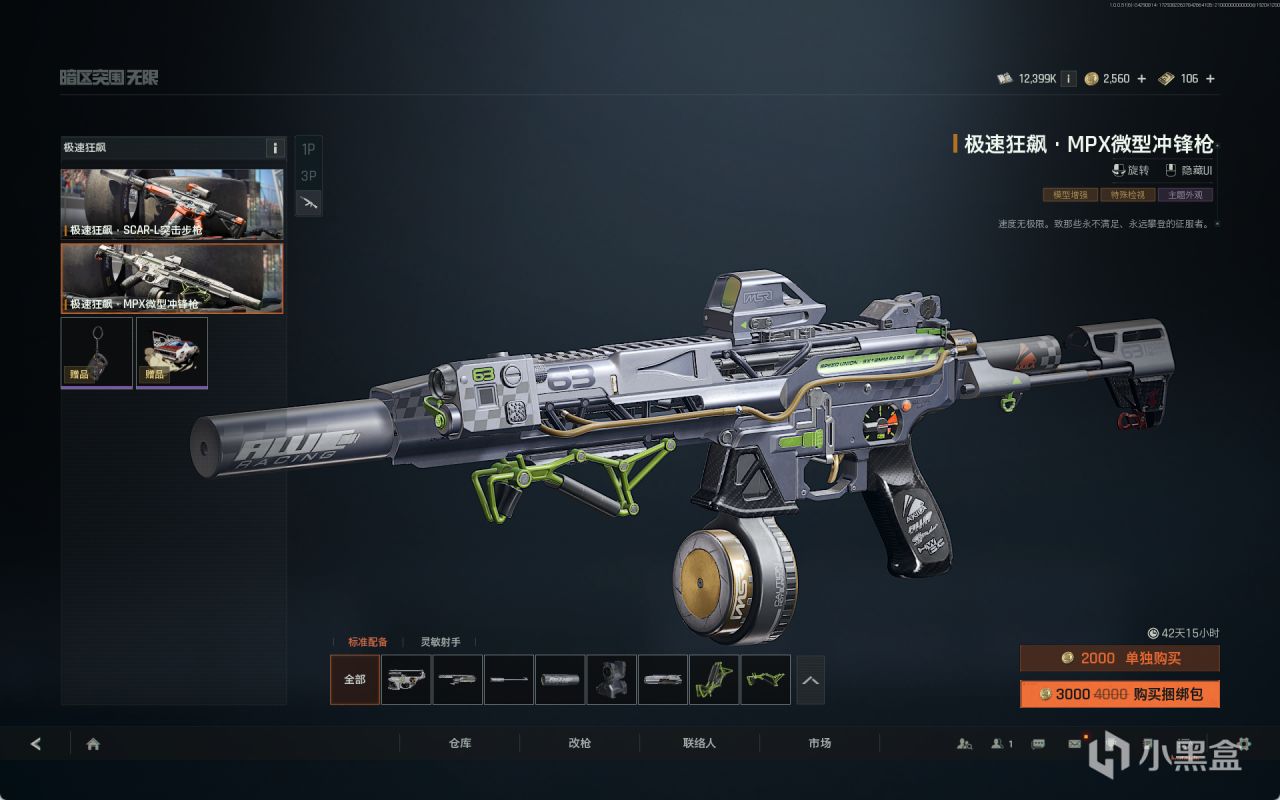Buy the skin alone for 2000 coins
Viewport: 1280px width, 800px height.
coord(1119,658)
